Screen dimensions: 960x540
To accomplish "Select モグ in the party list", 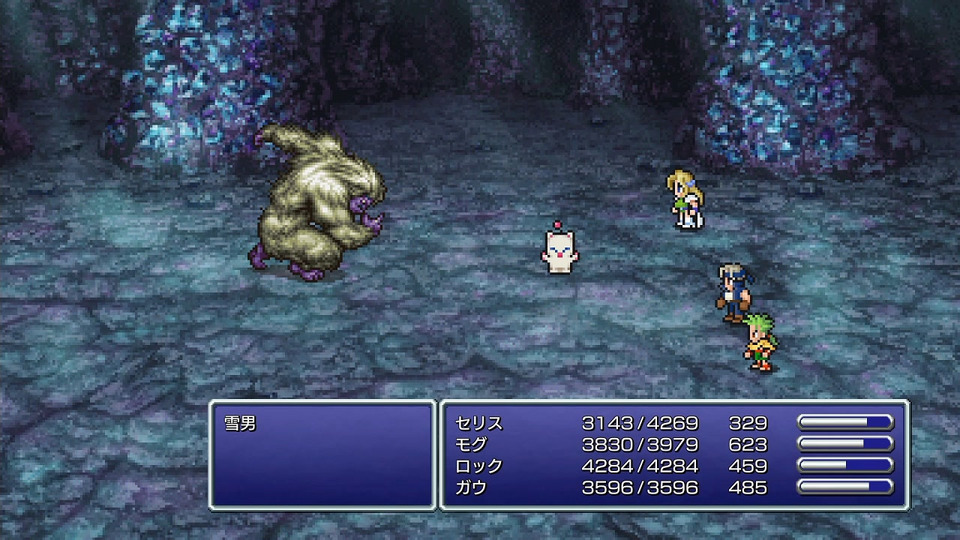I will tap(471, 444).
